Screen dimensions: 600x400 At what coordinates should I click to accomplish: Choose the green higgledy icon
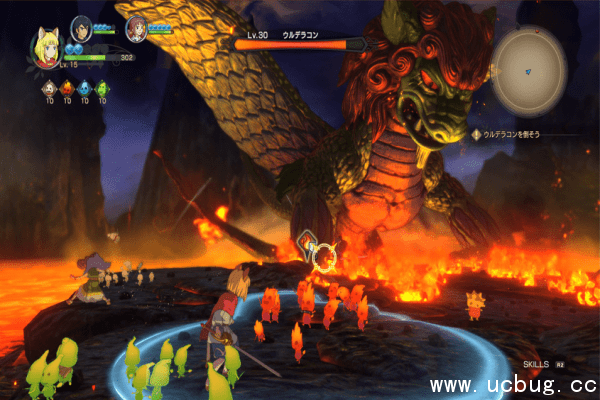click(x=101, y=90)
